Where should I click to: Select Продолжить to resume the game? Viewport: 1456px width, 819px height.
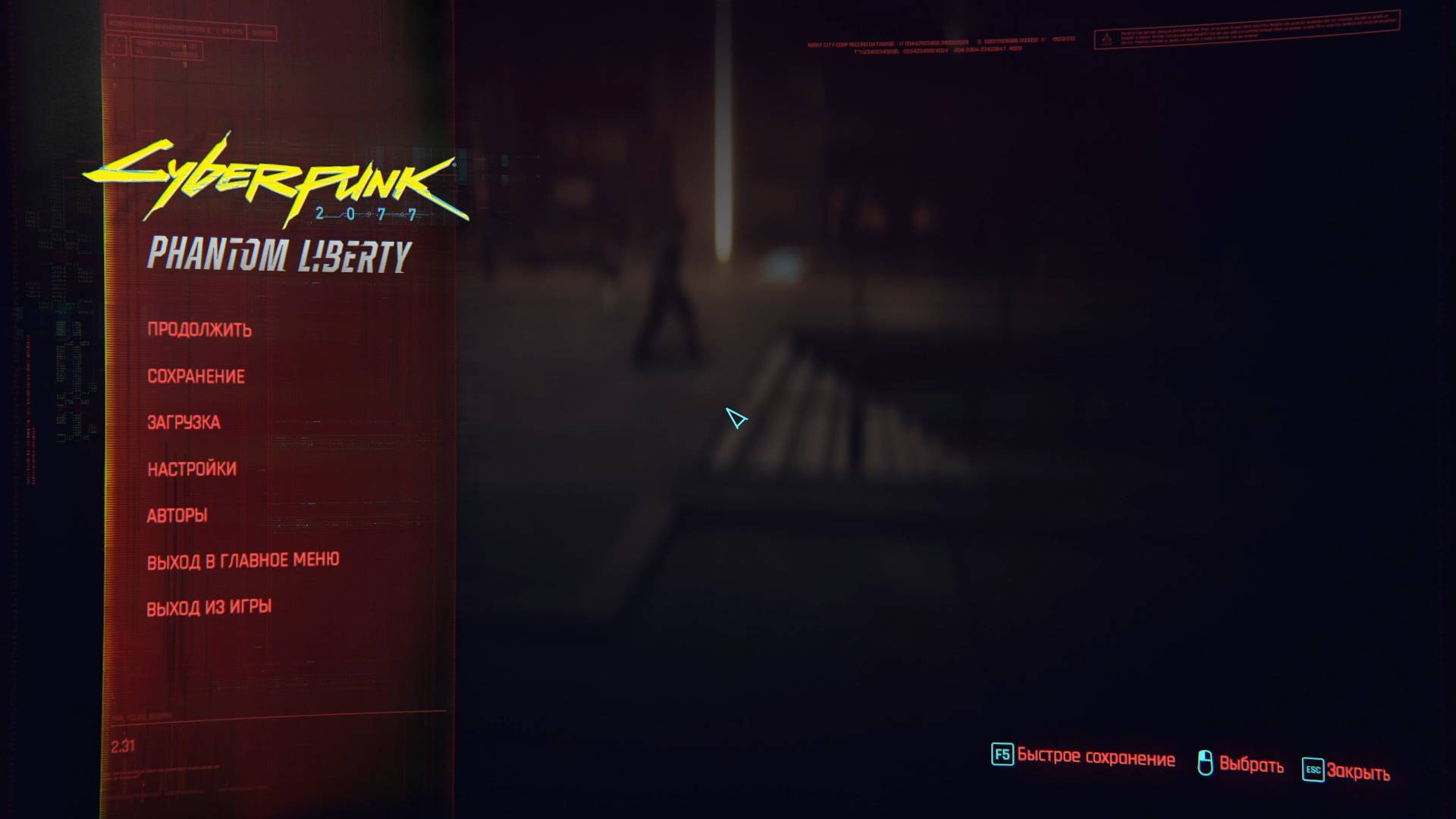[x=201, y=329]
